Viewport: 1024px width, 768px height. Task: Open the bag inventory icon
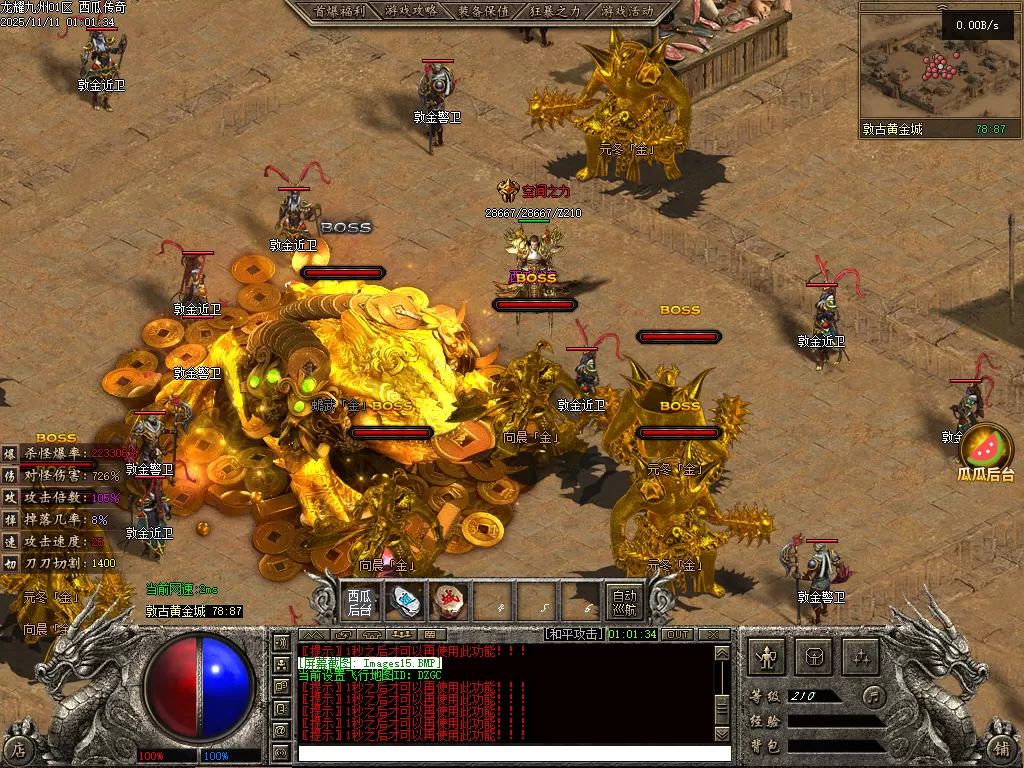[814, 657]
